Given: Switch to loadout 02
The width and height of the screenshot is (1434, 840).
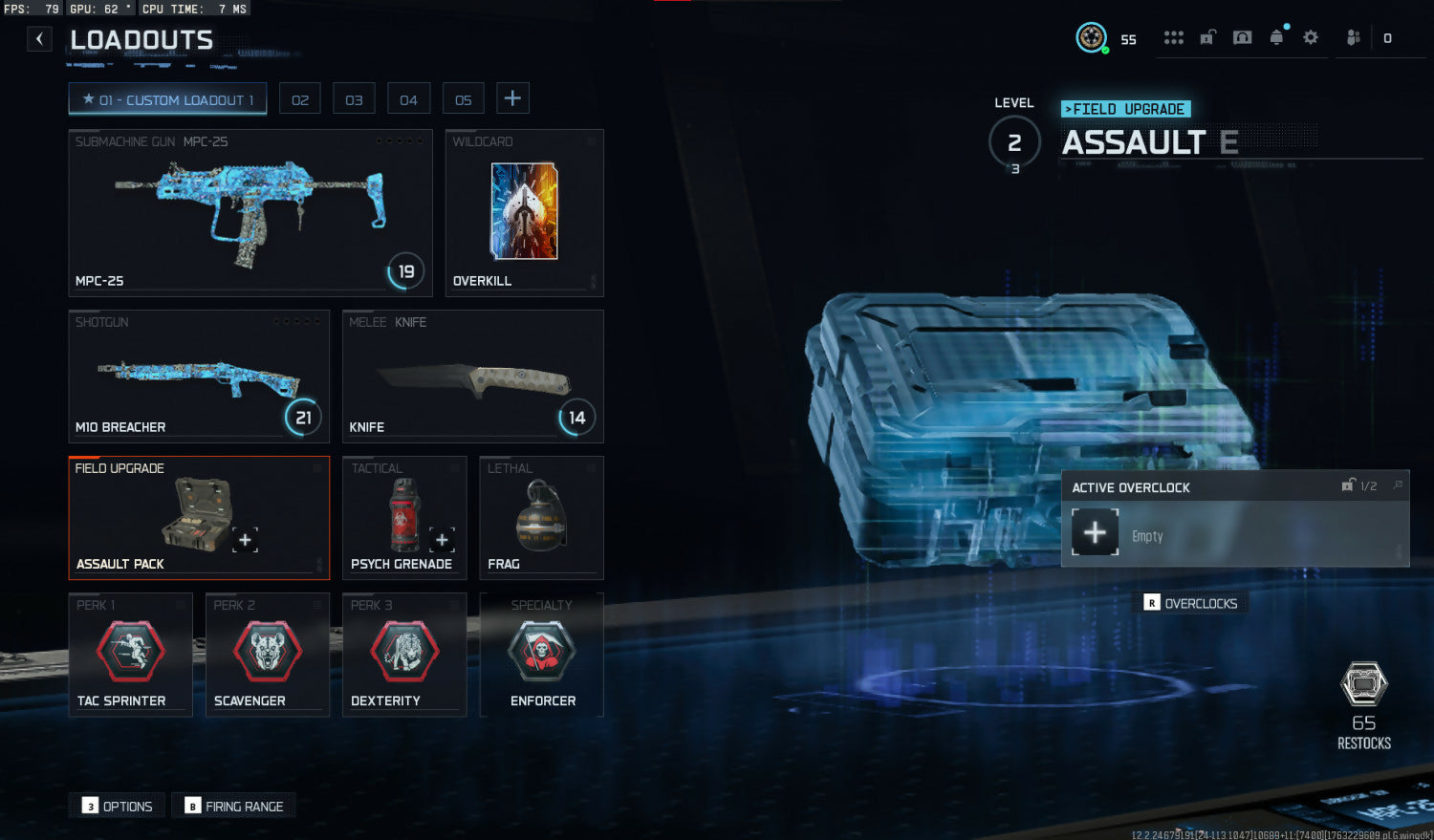Looking at the screenshot, I should 300,99.
